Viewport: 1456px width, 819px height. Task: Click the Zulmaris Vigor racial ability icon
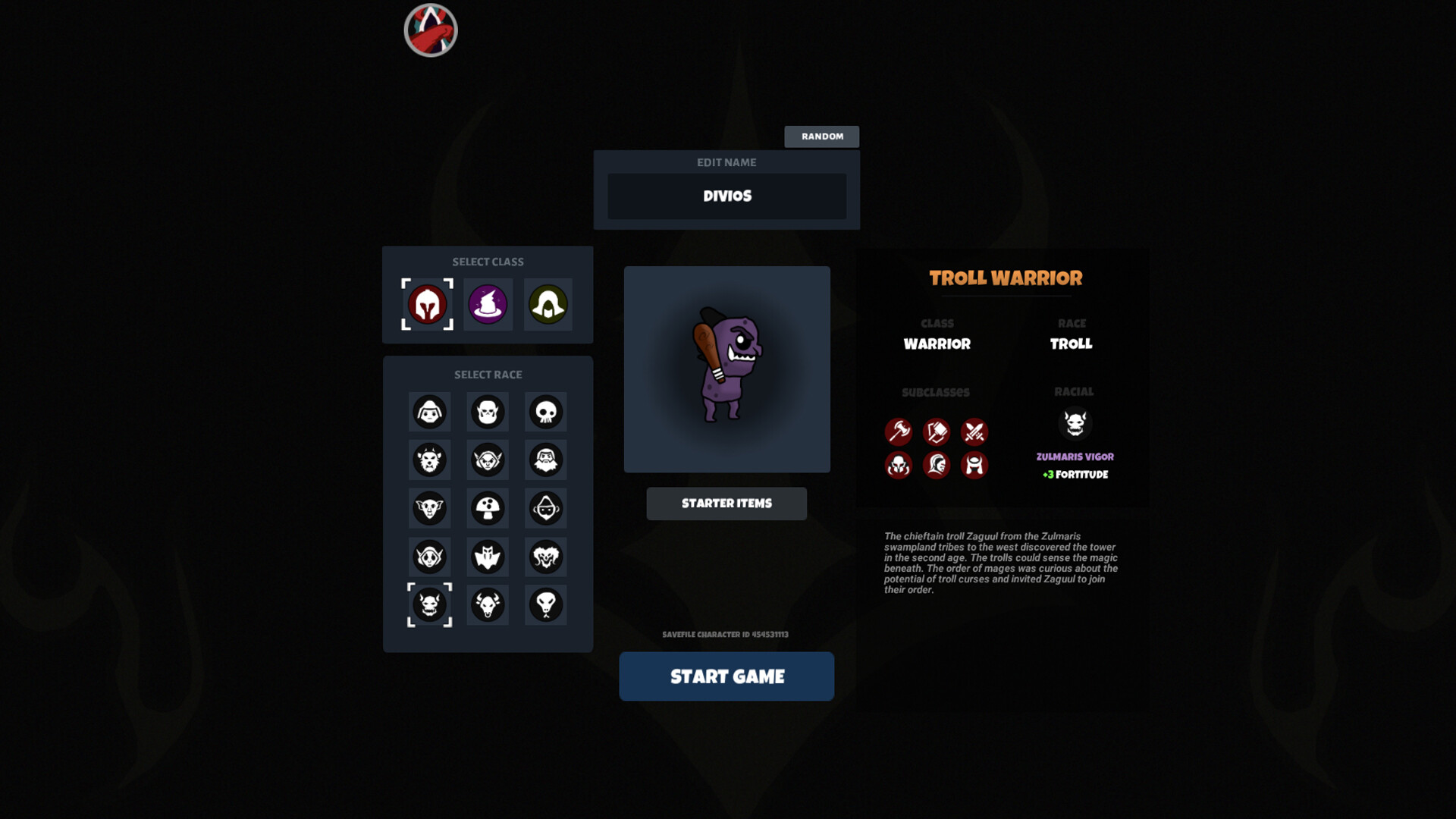pyautogui.click(x=1076, y=425)
